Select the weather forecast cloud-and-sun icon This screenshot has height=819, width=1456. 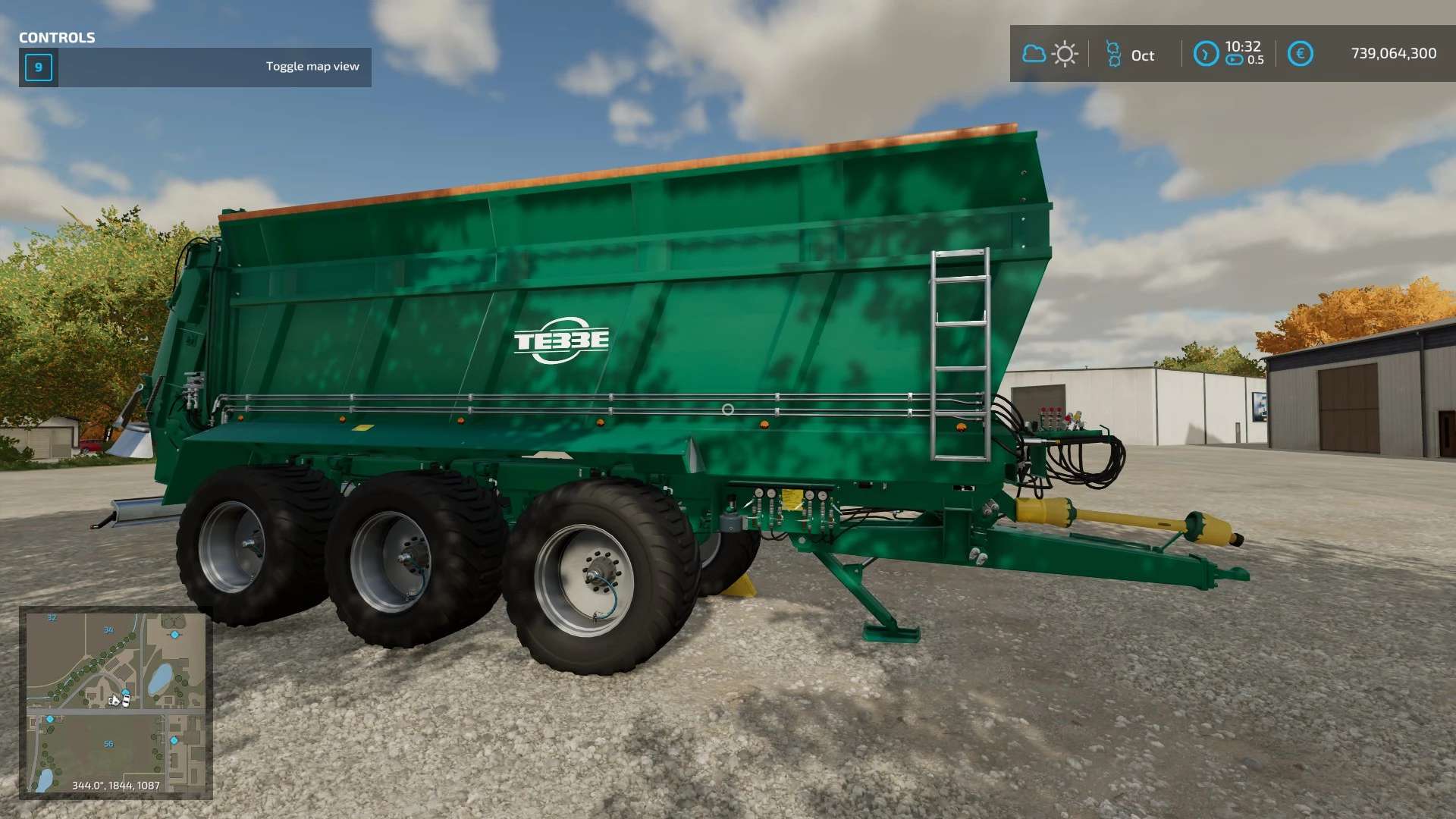pyautogui.click(x=1050, y=55)
